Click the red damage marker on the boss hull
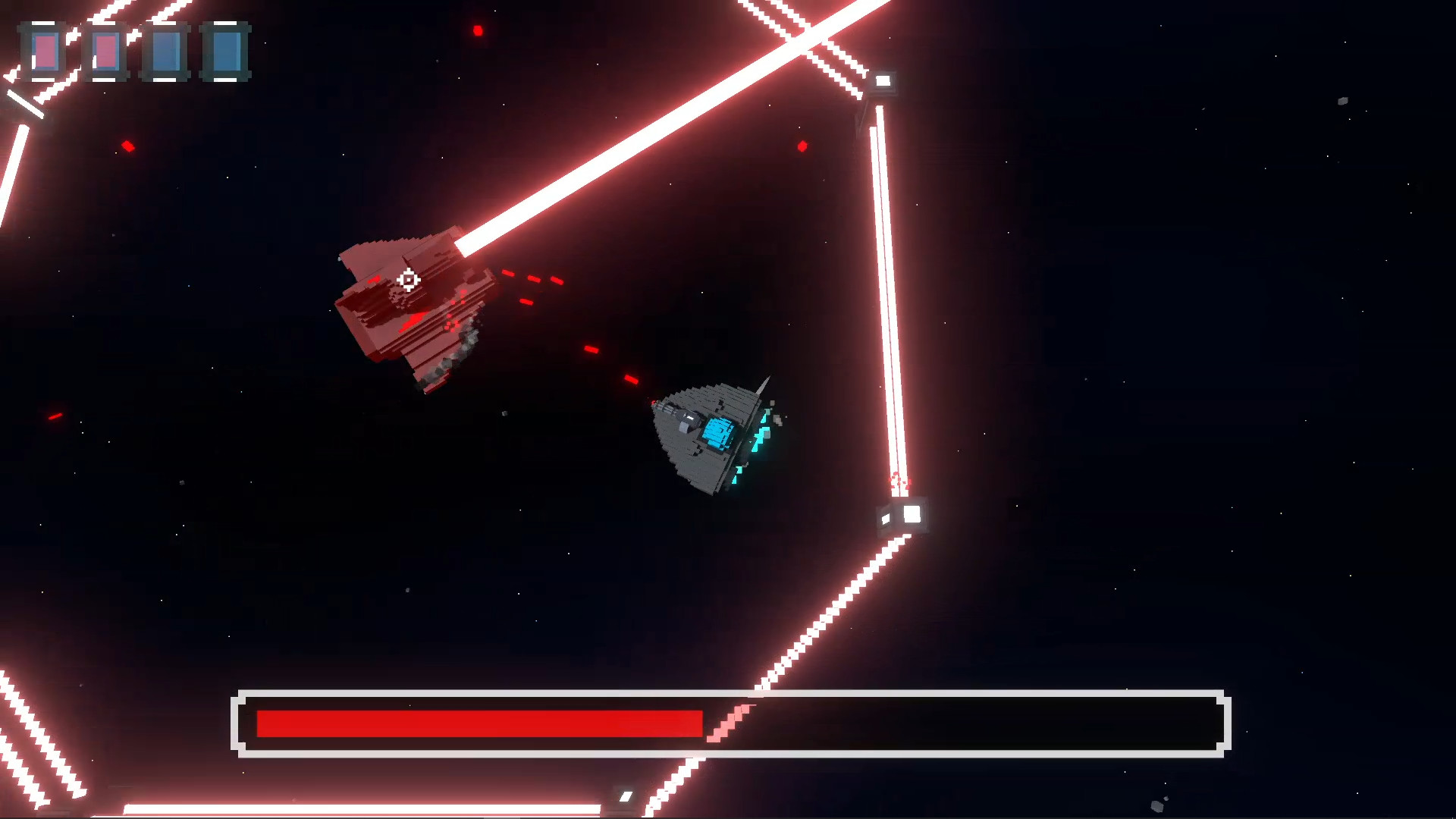The image size is (1456, 819). pyautogui.click(x=413, y=322)
